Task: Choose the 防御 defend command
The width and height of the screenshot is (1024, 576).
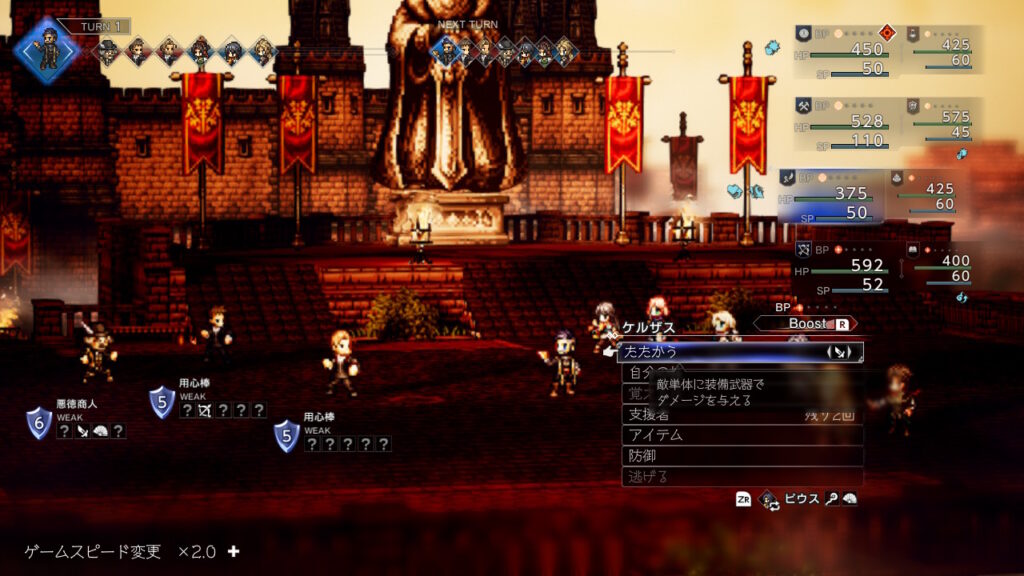Action: tap(740, 456)
